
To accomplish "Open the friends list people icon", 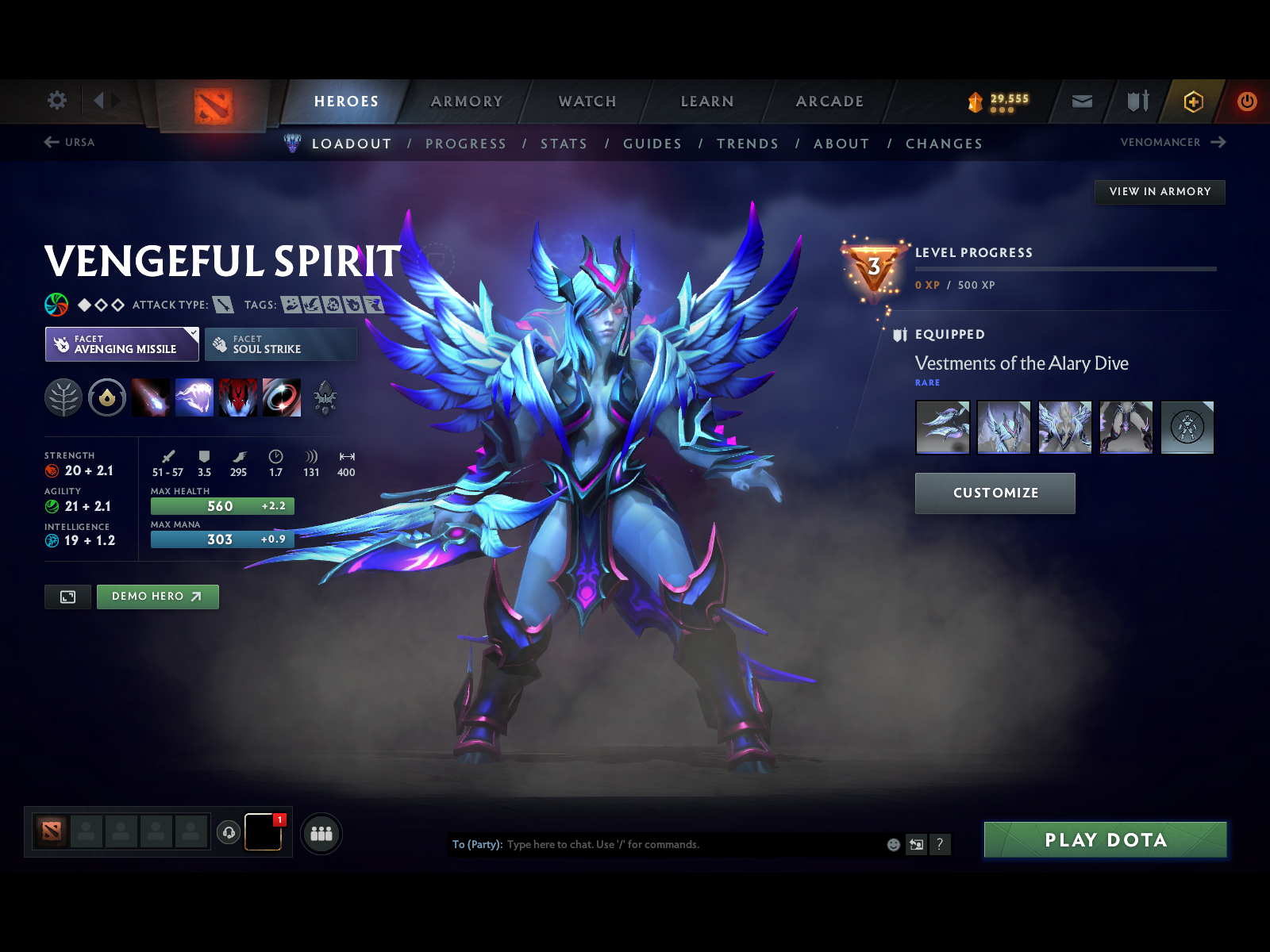I will [x=321, y=835].
